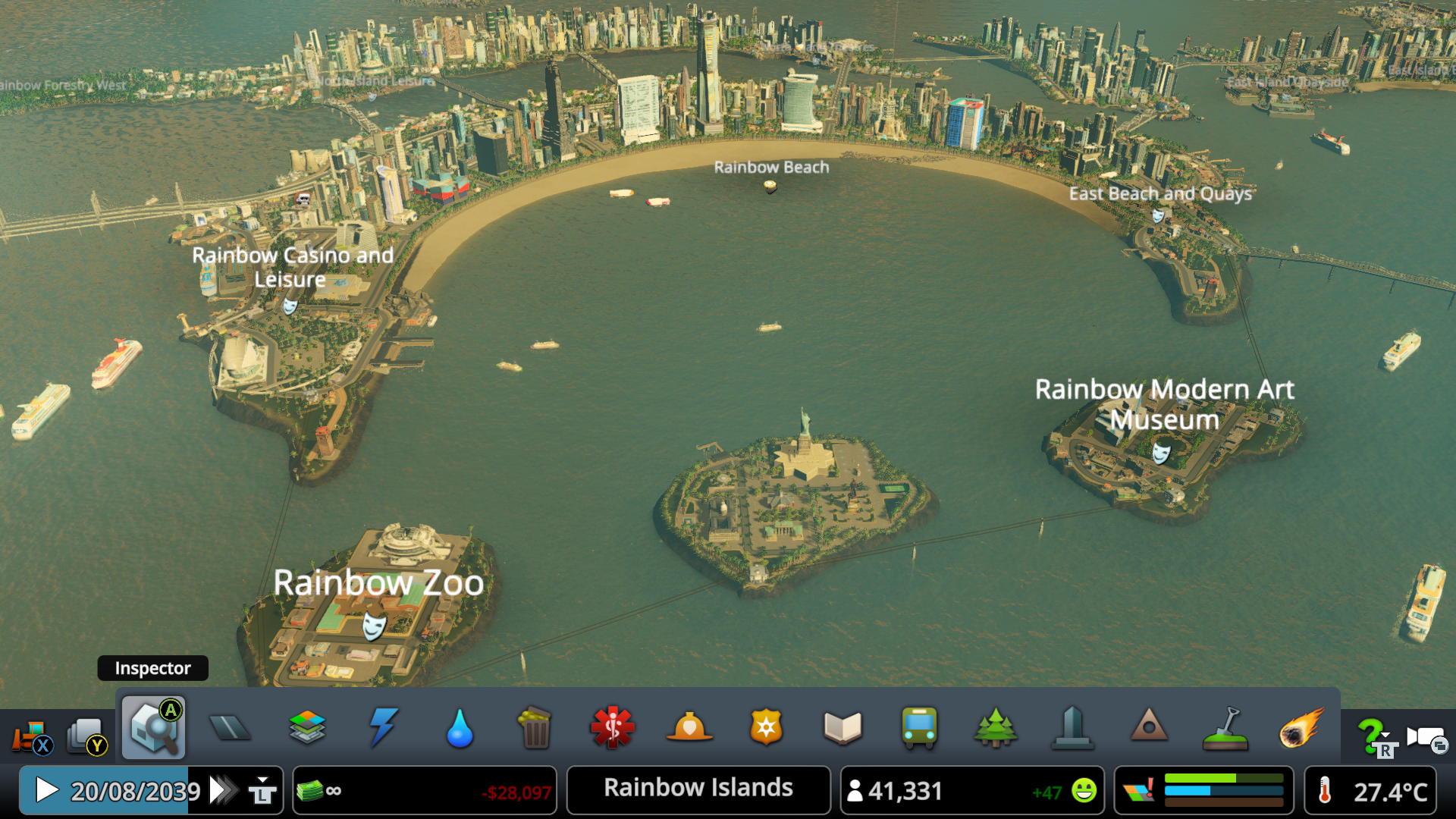The height and width of the screenshot is (819, 1456).
Task: Open the Parks and Plazas menu
Action: pyautogui.click(x=996, y=726)
